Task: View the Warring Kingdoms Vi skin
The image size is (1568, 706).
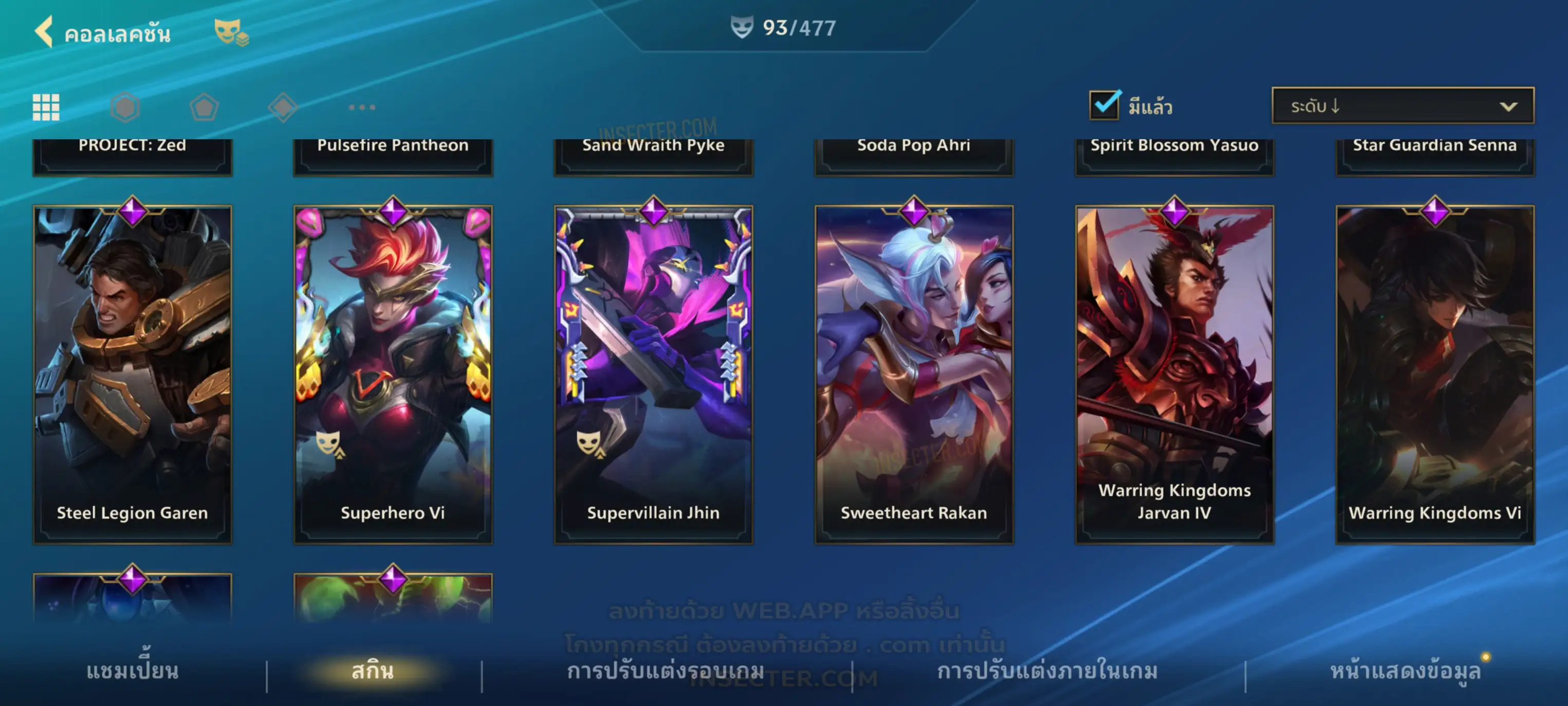Action: pyautogui.click(x=1435, y=374)
